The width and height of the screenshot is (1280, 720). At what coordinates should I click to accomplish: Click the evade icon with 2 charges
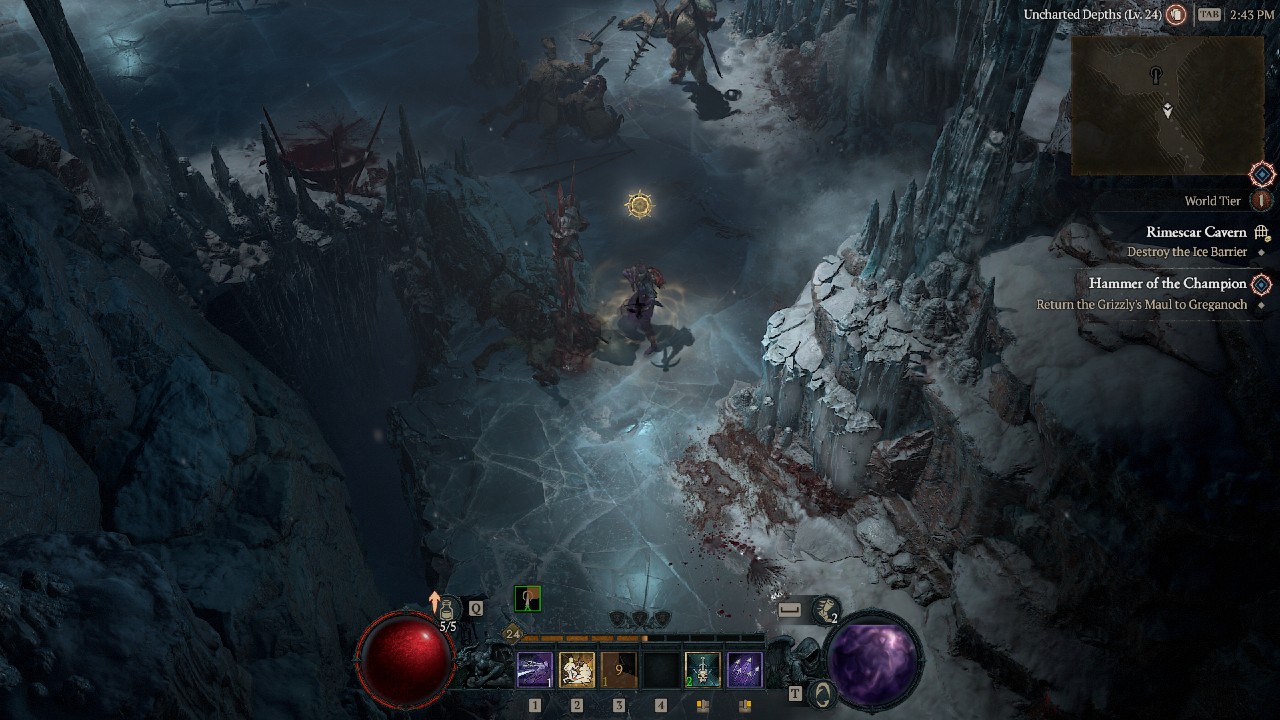(825, 609)
